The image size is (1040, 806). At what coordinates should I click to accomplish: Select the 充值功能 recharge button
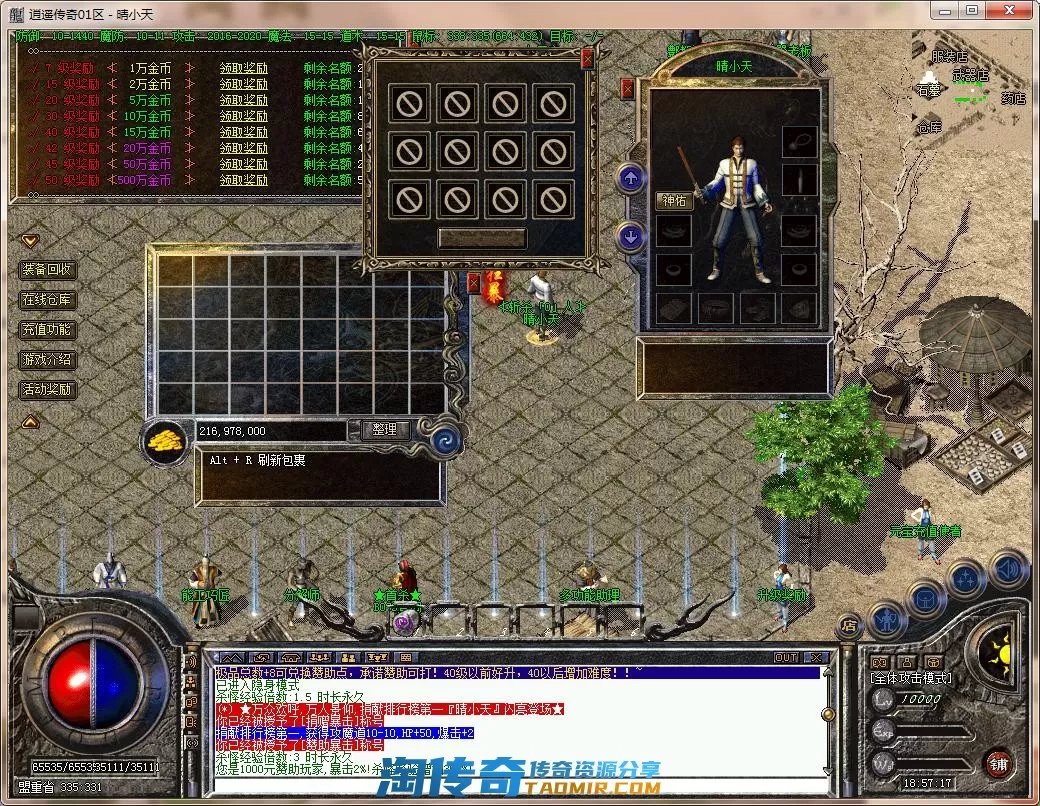click(x=47, y=329)
